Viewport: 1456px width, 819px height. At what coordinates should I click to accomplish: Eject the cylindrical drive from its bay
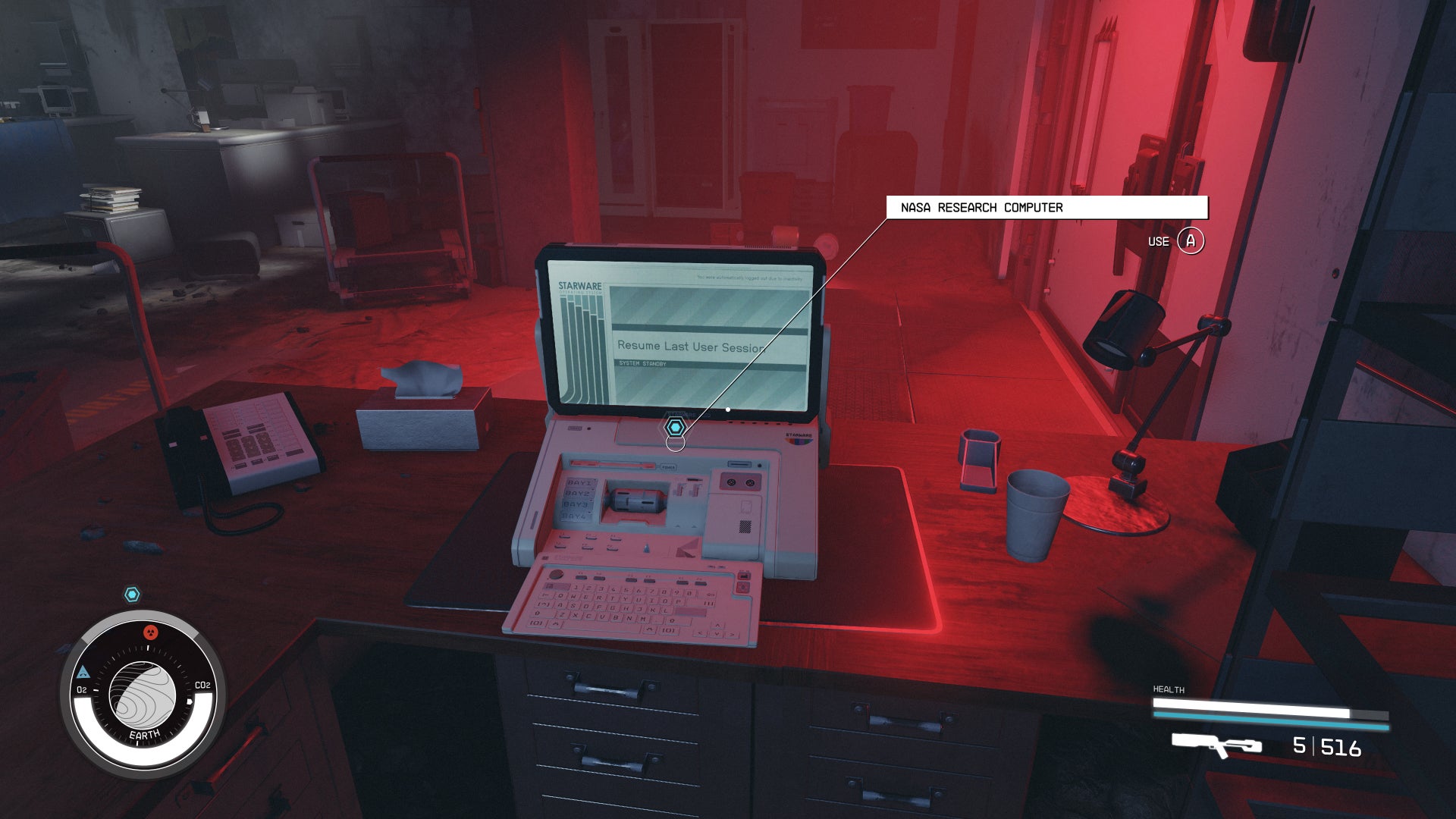(635, 500)
